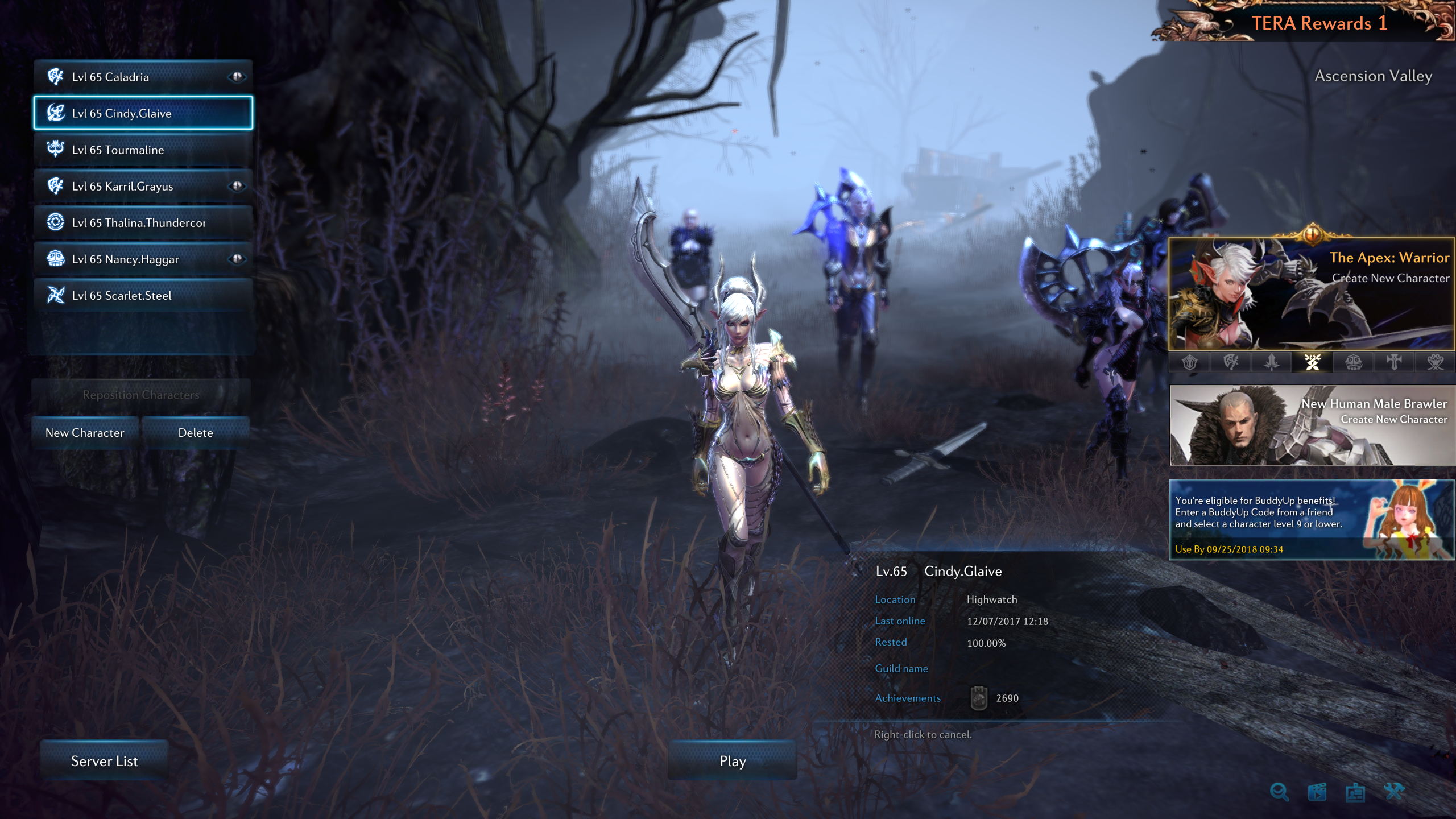The width and height of the screenshot is (1456, 819).
Task: Choose Lvl 65 Tourmaline from the list
Action: pos(142,150)
